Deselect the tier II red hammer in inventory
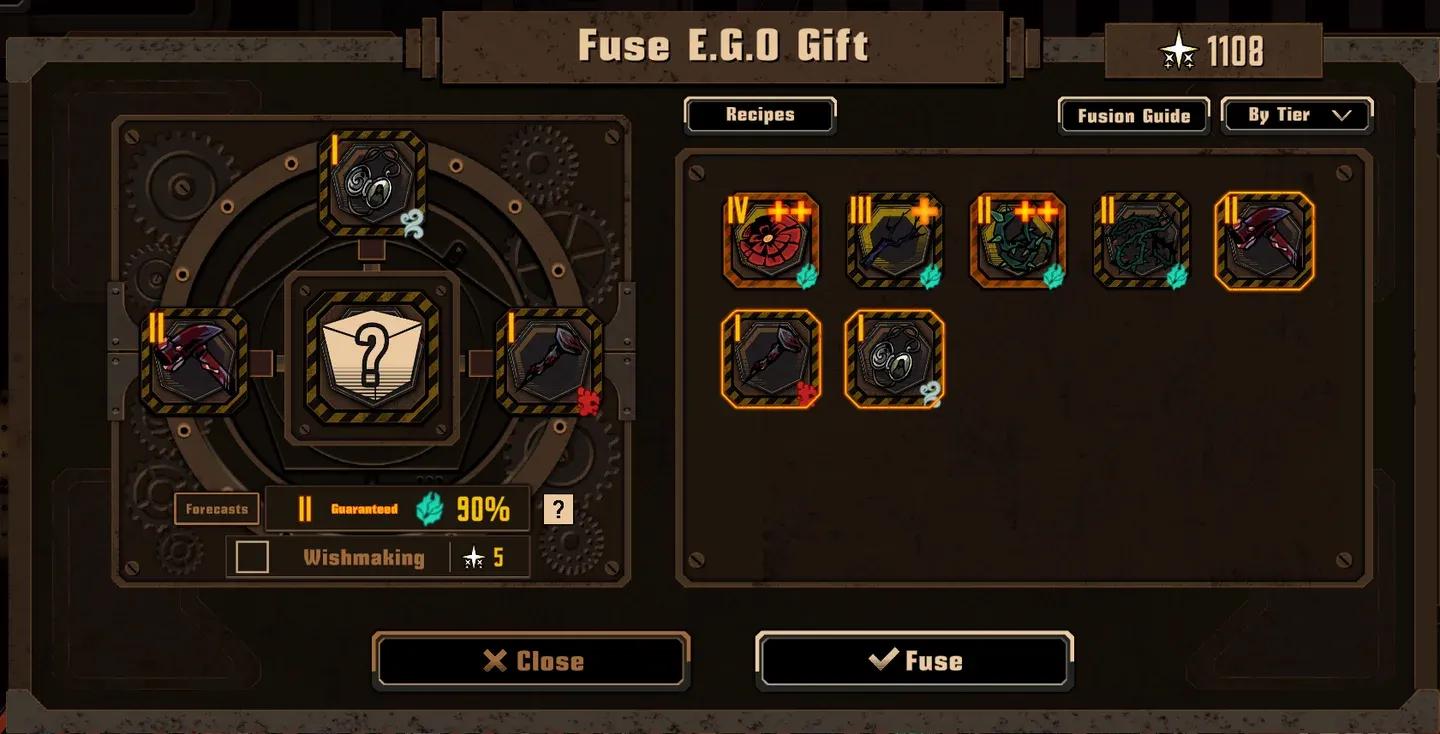The image size is (1440, 734). pos(1264,242)
